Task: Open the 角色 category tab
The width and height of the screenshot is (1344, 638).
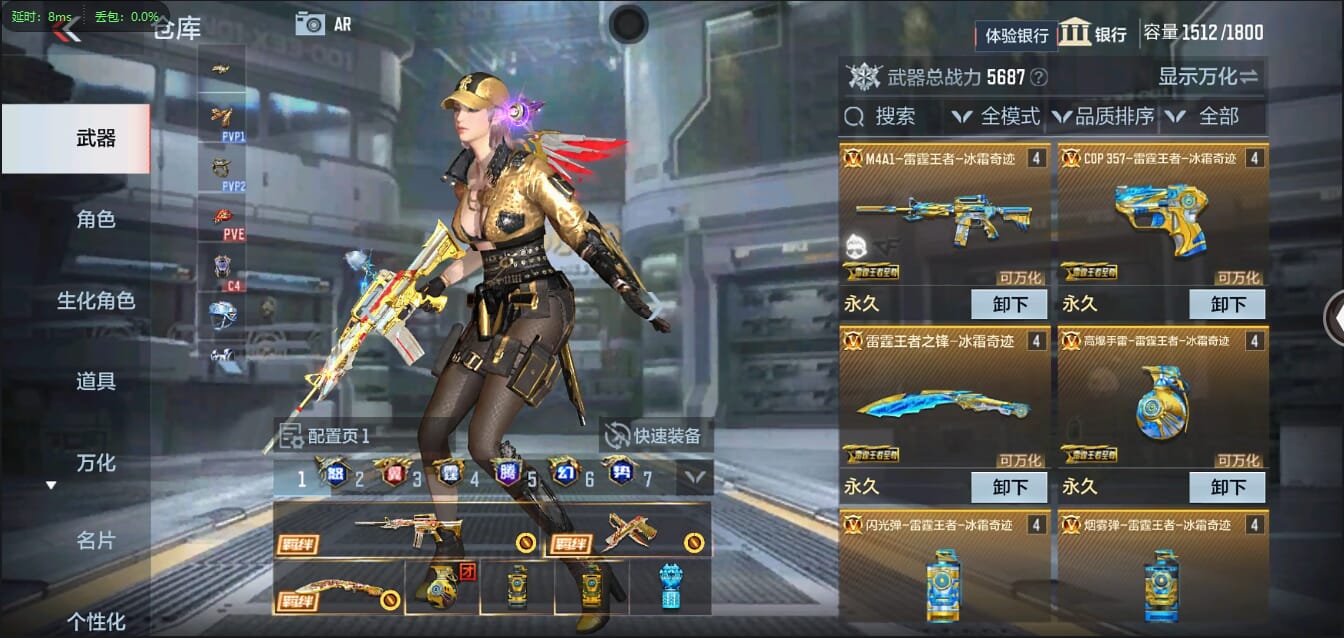Action: 95,219
